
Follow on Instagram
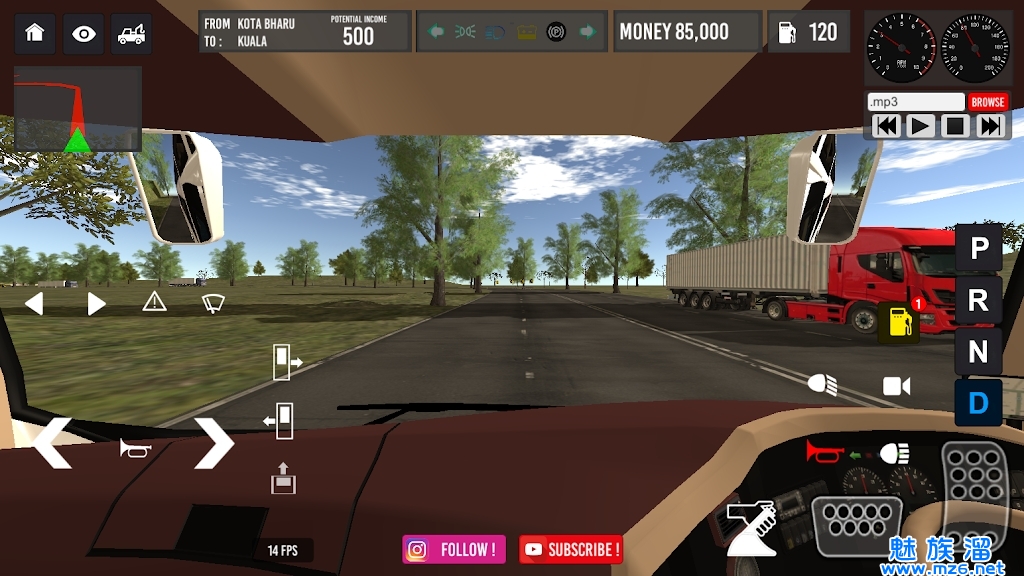(454, 549)
